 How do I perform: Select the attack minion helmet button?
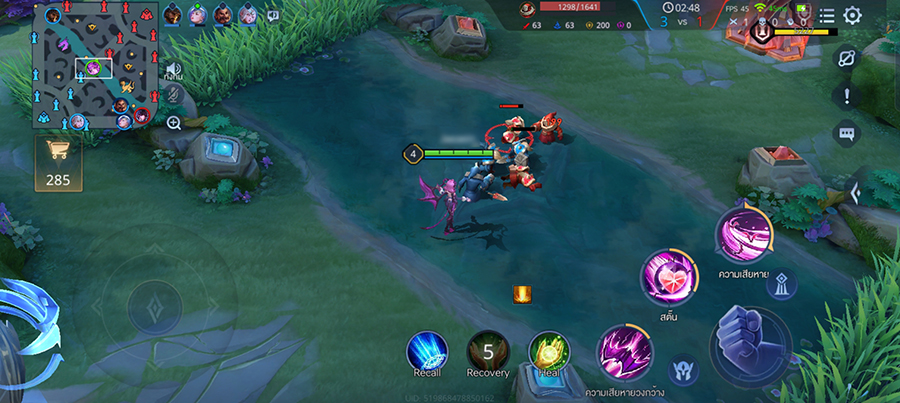[x=683, y=369]
